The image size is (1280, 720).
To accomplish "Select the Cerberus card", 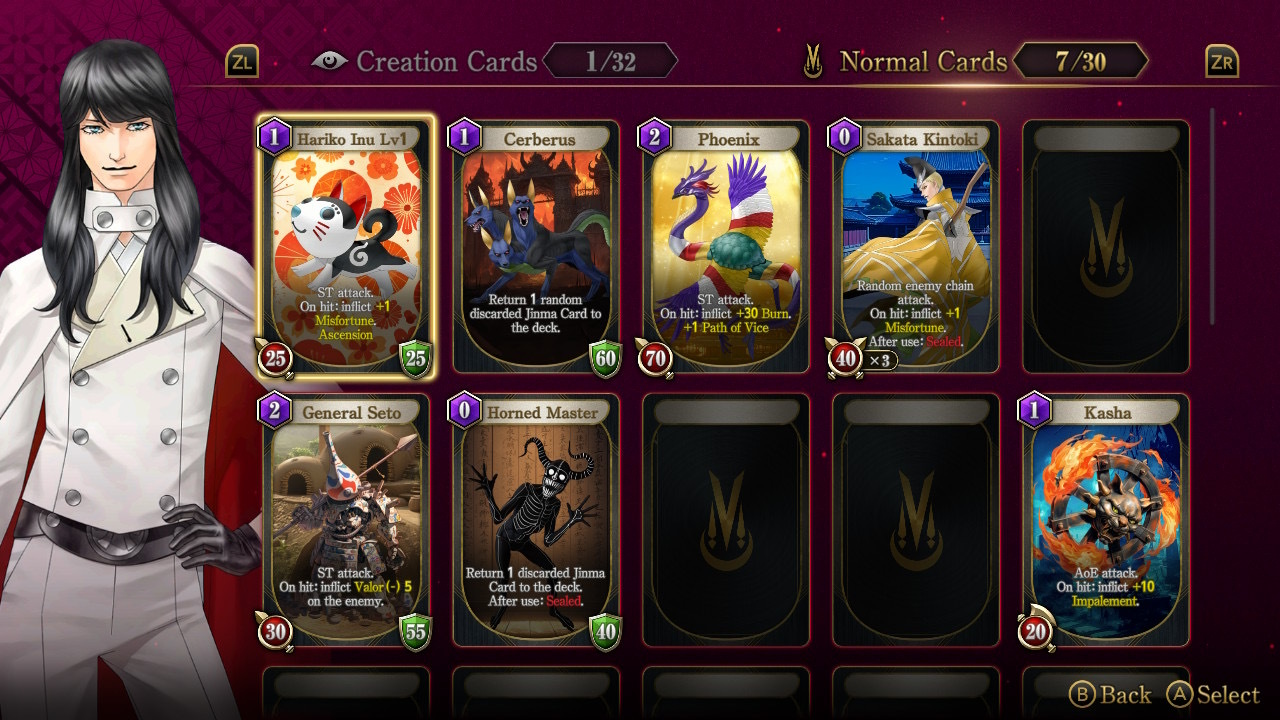I will 535,245.
